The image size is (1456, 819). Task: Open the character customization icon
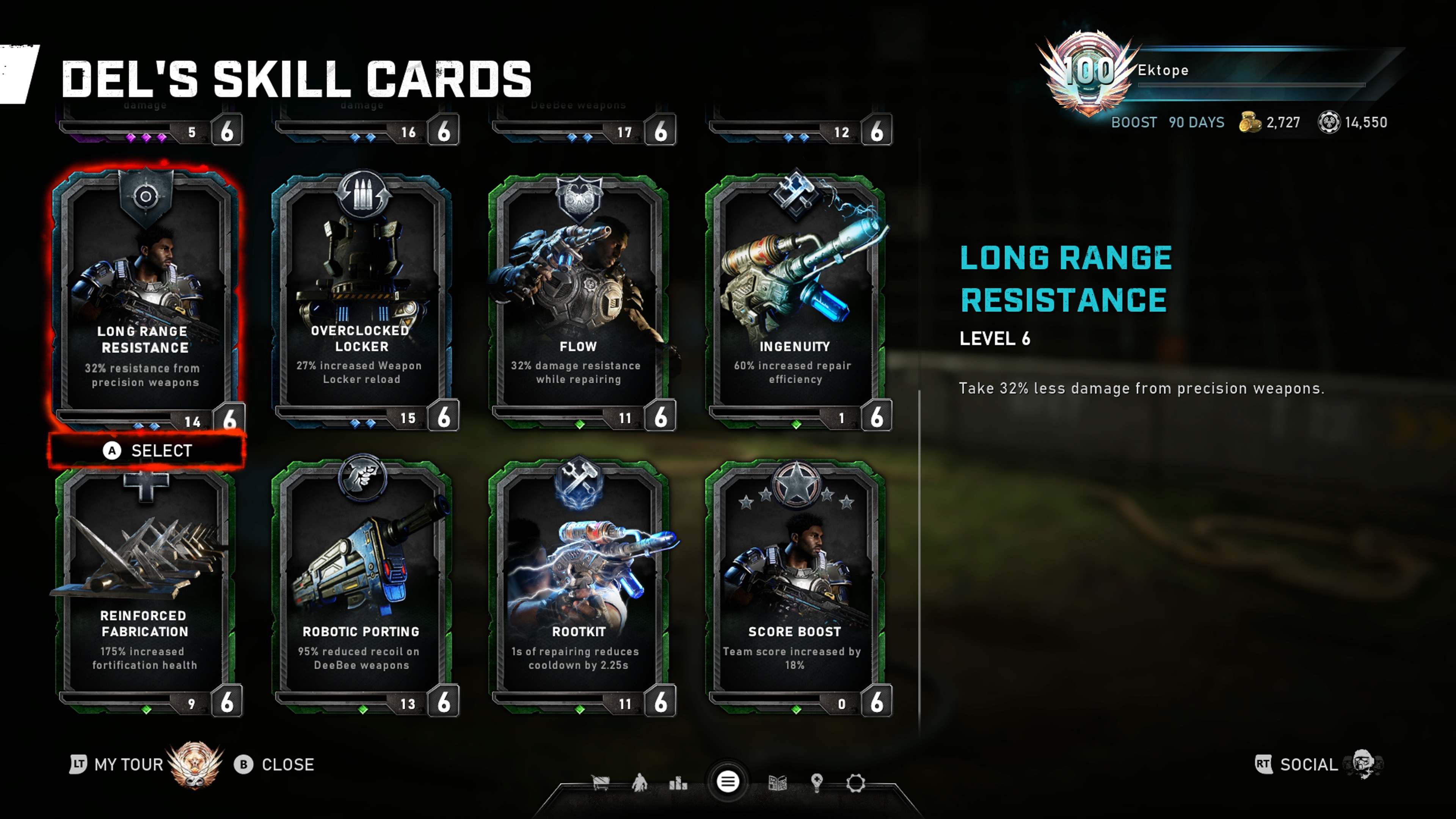tap(639, 783)
